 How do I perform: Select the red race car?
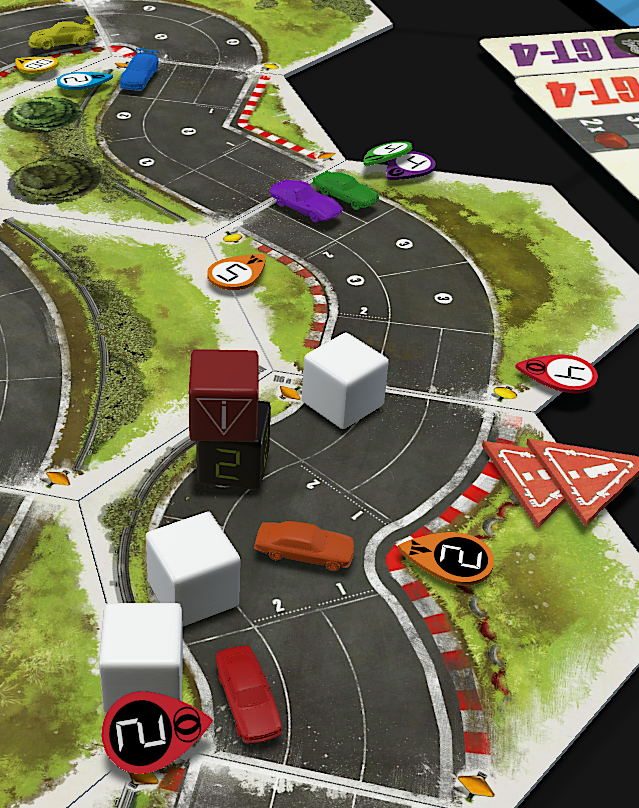(248, 691)
